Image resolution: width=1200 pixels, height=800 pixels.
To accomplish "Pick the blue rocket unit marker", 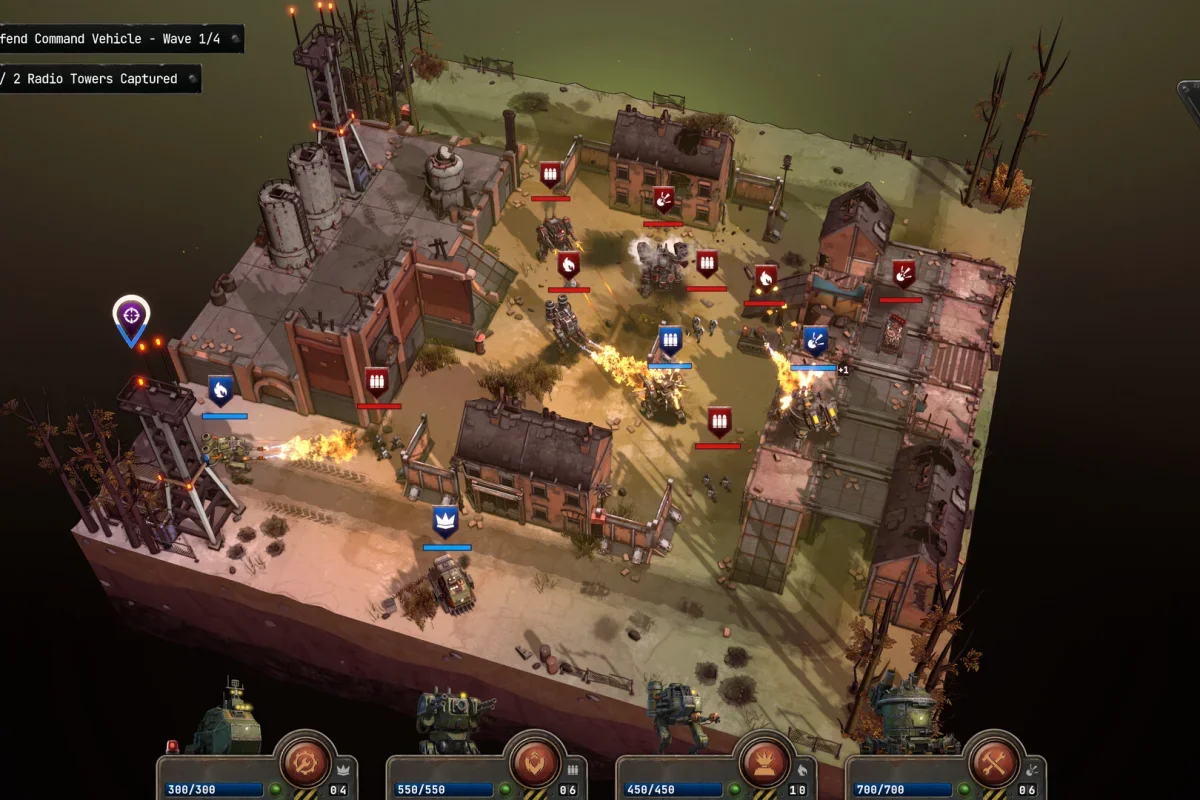I will [815, 340].
